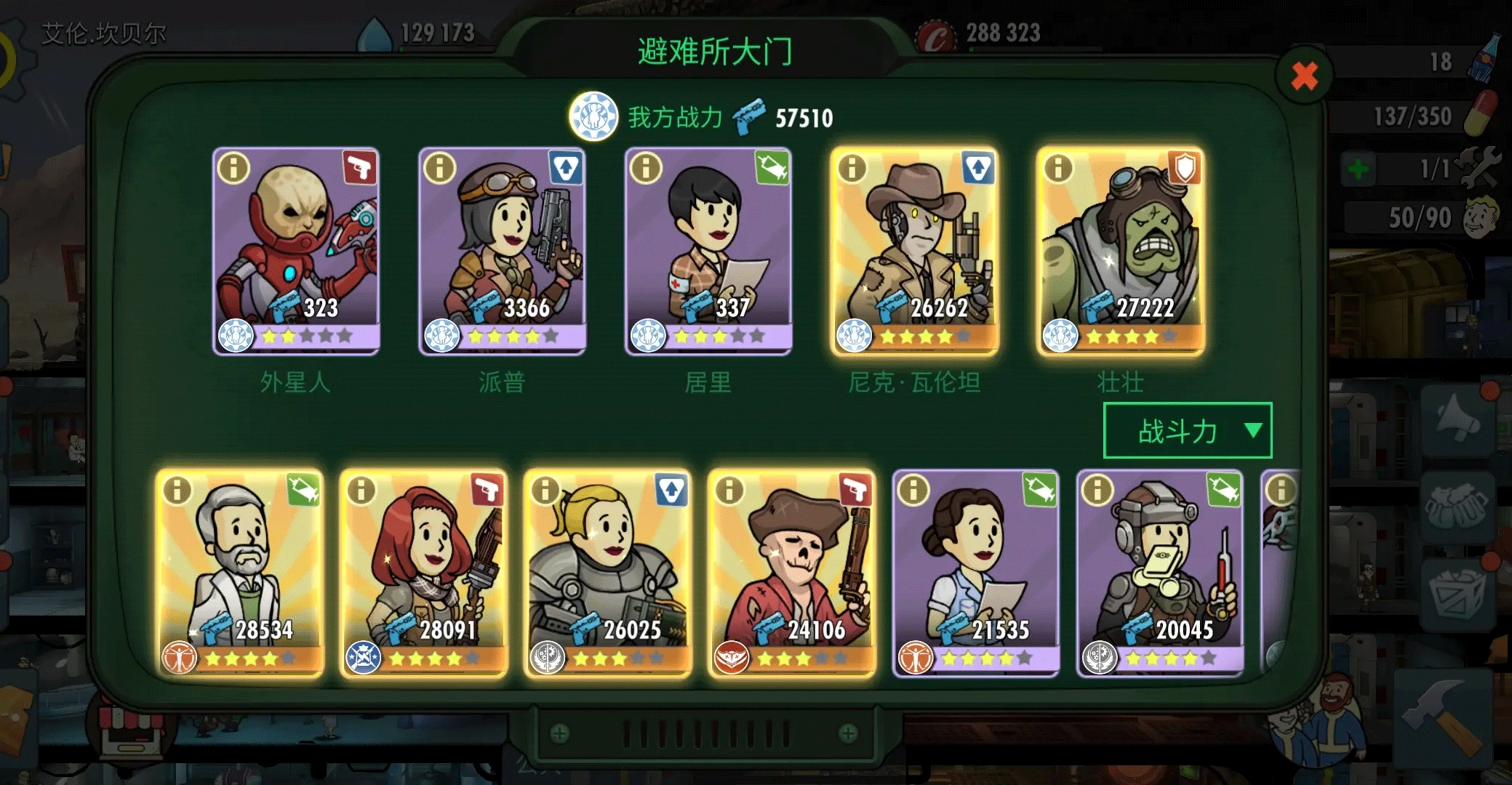
Task: Select the 派普 character card
Action: tap(502, 251)
